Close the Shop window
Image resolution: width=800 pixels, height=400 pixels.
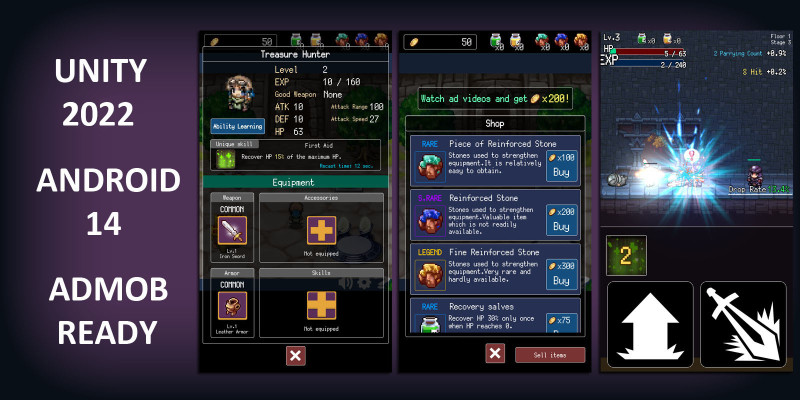click(x=495, y=353)
